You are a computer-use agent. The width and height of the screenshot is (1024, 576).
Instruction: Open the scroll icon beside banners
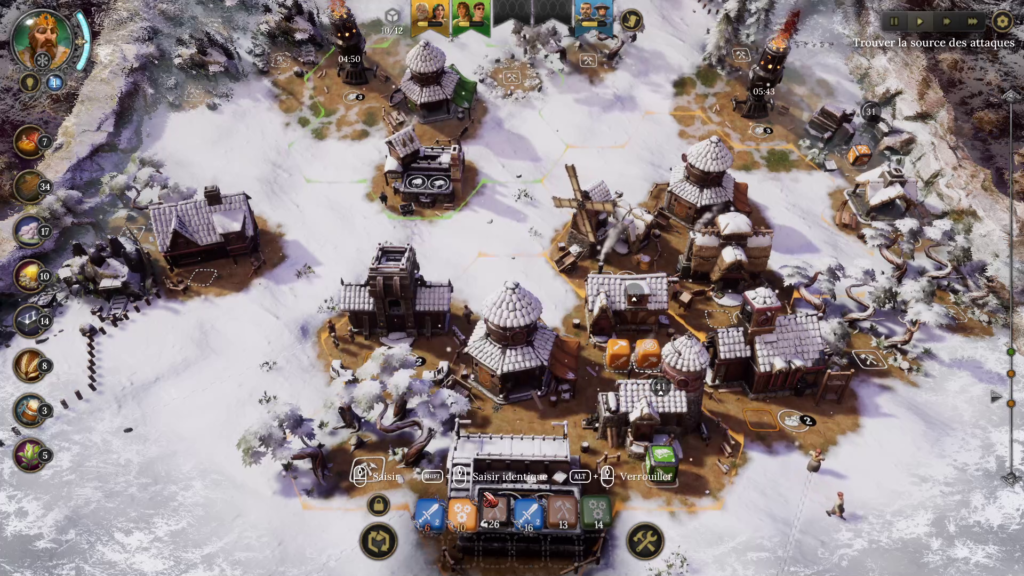631,19
